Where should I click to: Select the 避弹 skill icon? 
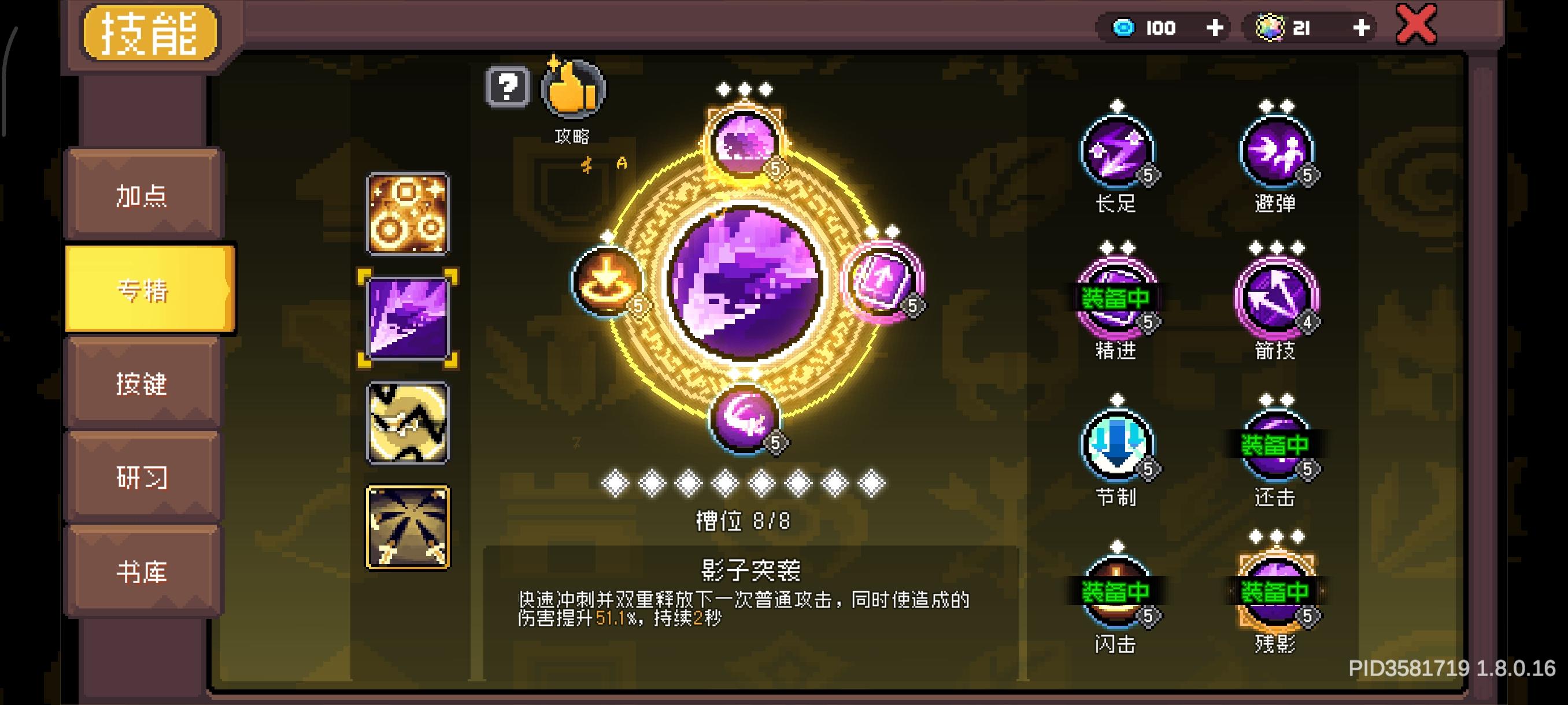pos(1278,151)
